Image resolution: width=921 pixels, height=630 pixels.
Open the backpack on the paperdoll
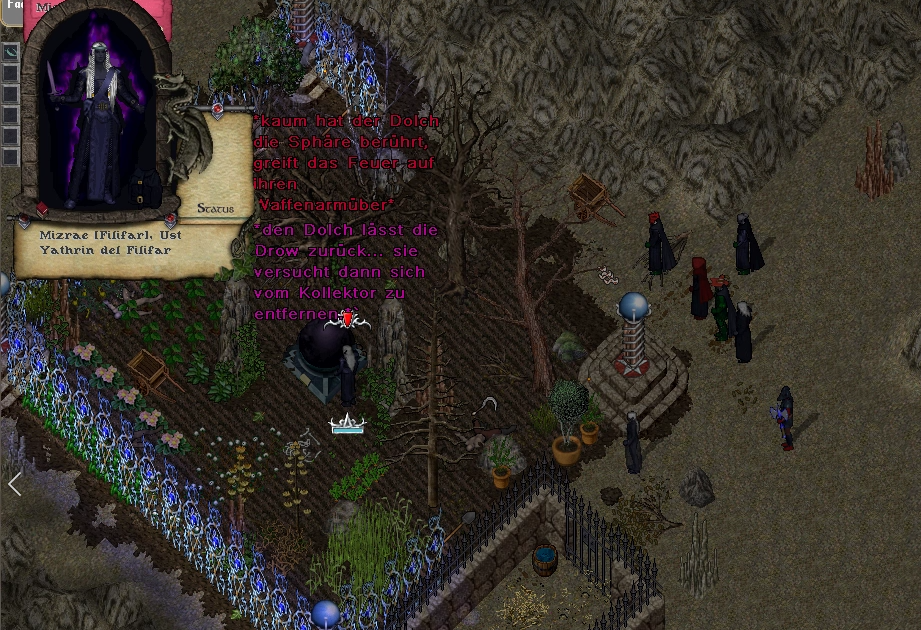pyautogui.click(x=144, y=186)
